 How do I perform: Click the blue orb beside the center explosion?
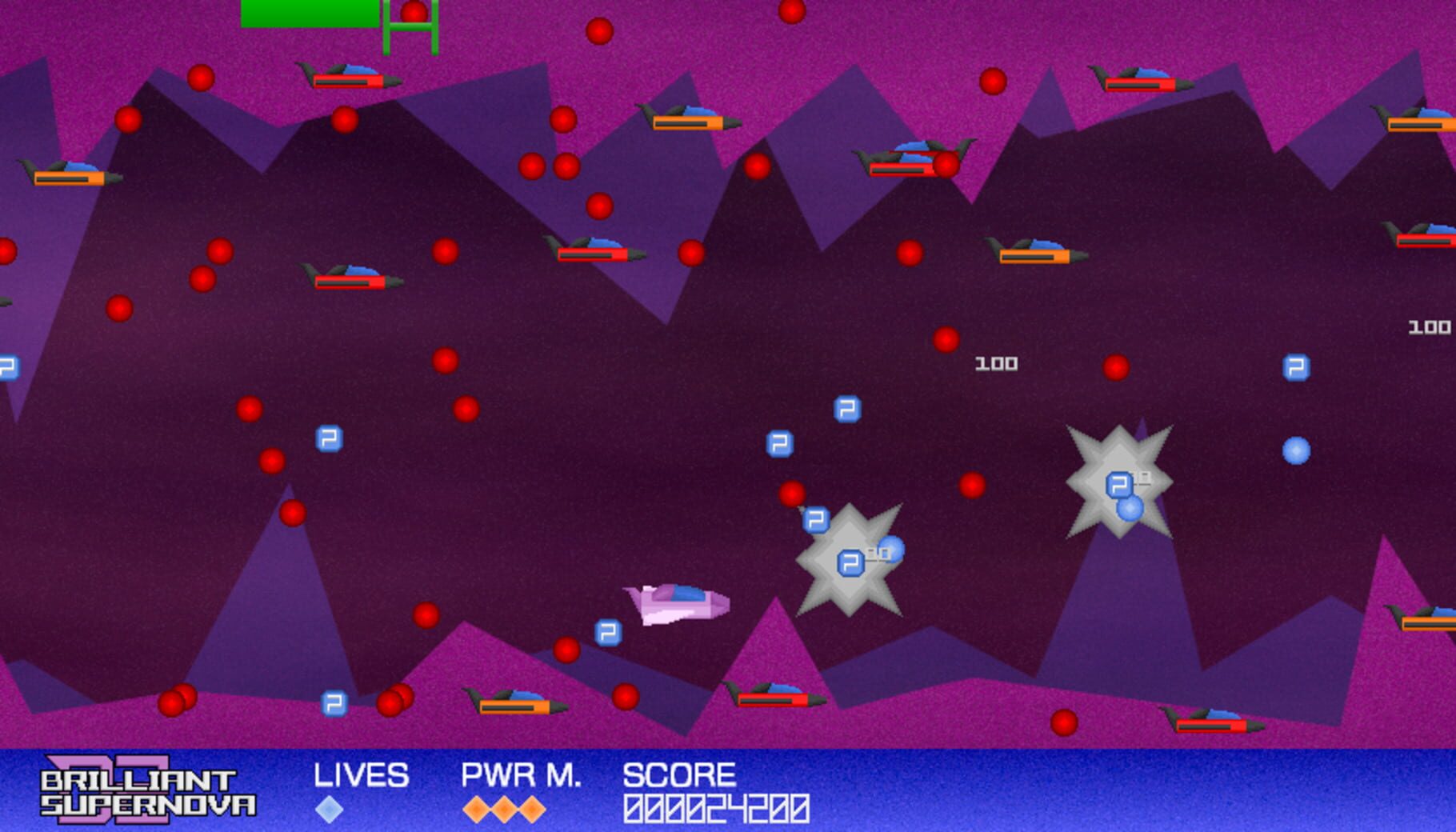pos(893,550)
